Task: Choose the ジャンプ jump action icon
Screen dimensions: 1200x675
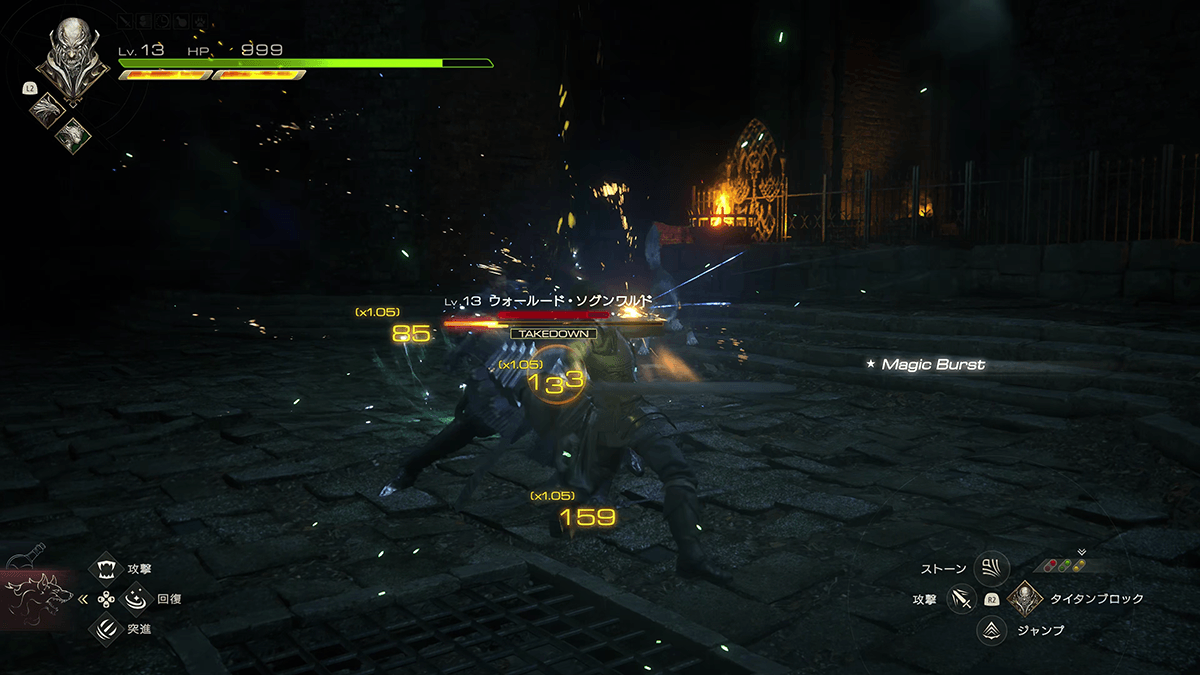Action: pos(991,630)
